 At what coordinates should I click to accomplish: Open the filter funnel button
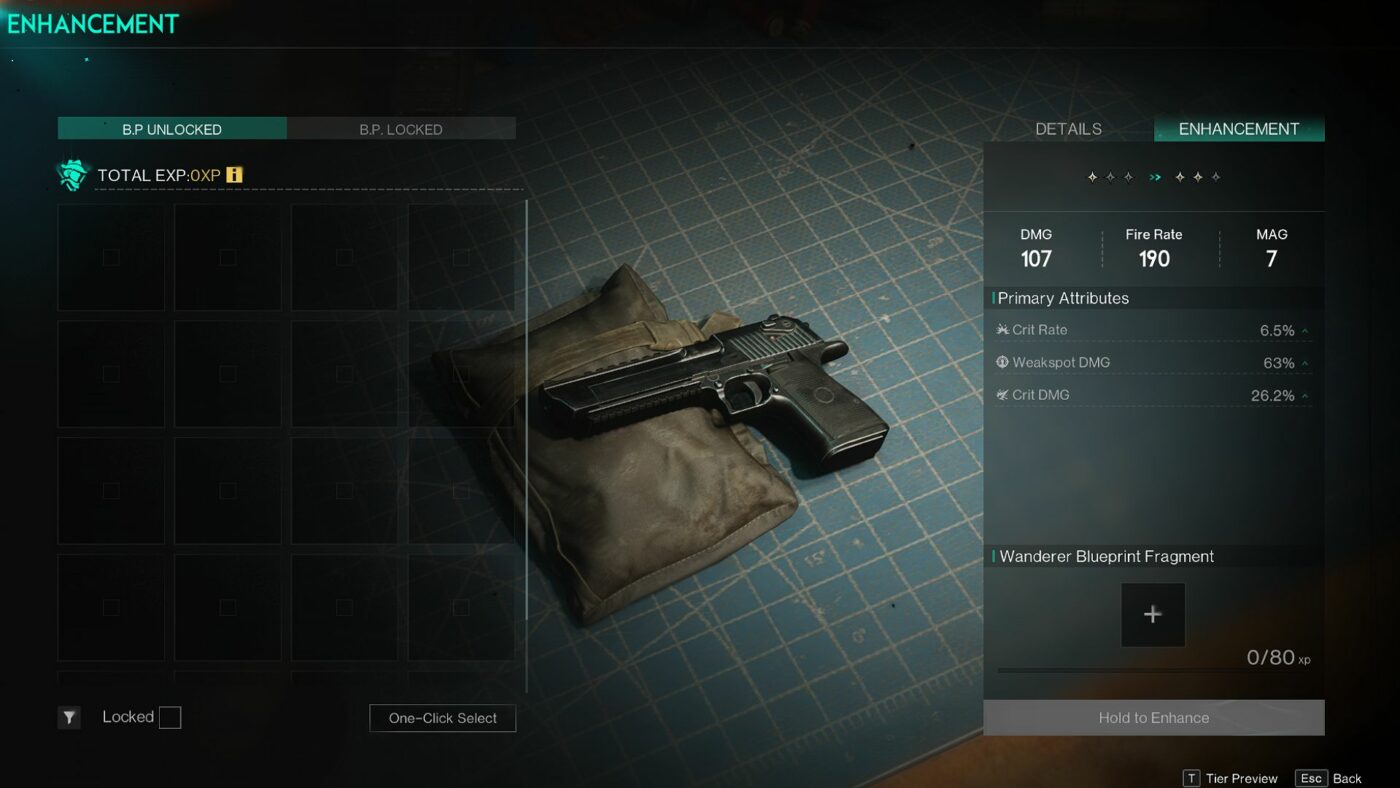[x=69, y=717]
